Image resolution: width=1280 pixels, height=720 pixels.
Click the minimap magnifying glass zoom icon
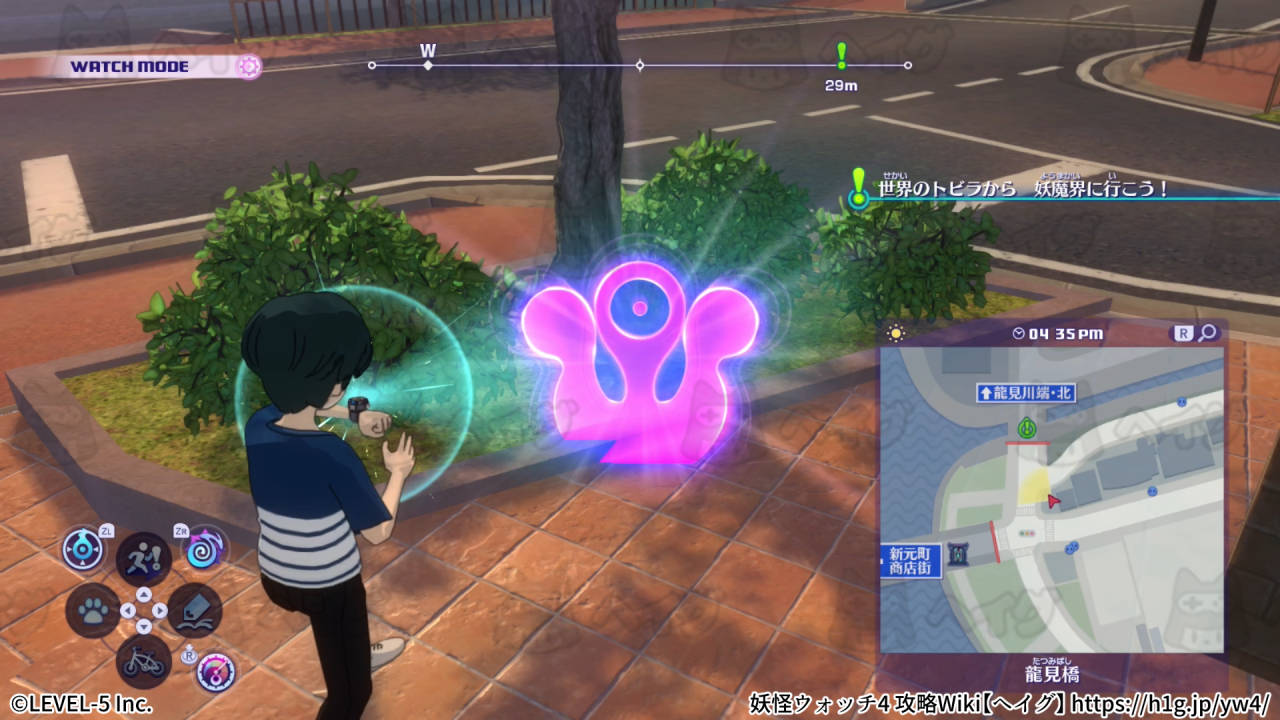[x=1208, y=333]
